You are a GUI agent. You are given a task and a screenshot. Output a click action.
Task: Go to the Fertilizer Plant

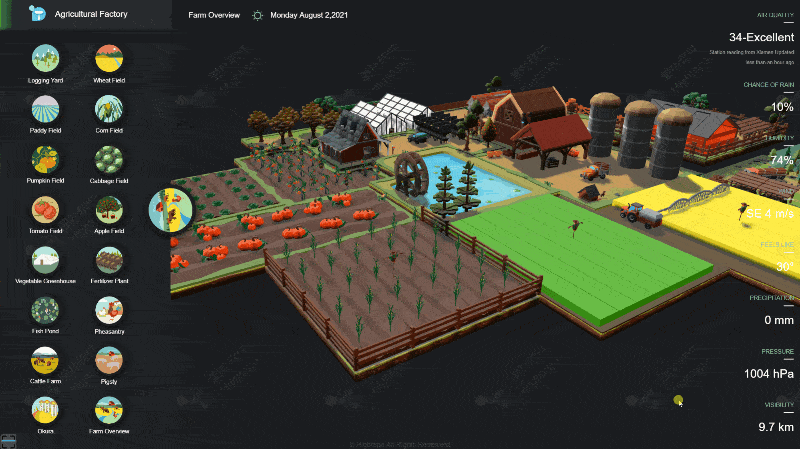point(108,260)
